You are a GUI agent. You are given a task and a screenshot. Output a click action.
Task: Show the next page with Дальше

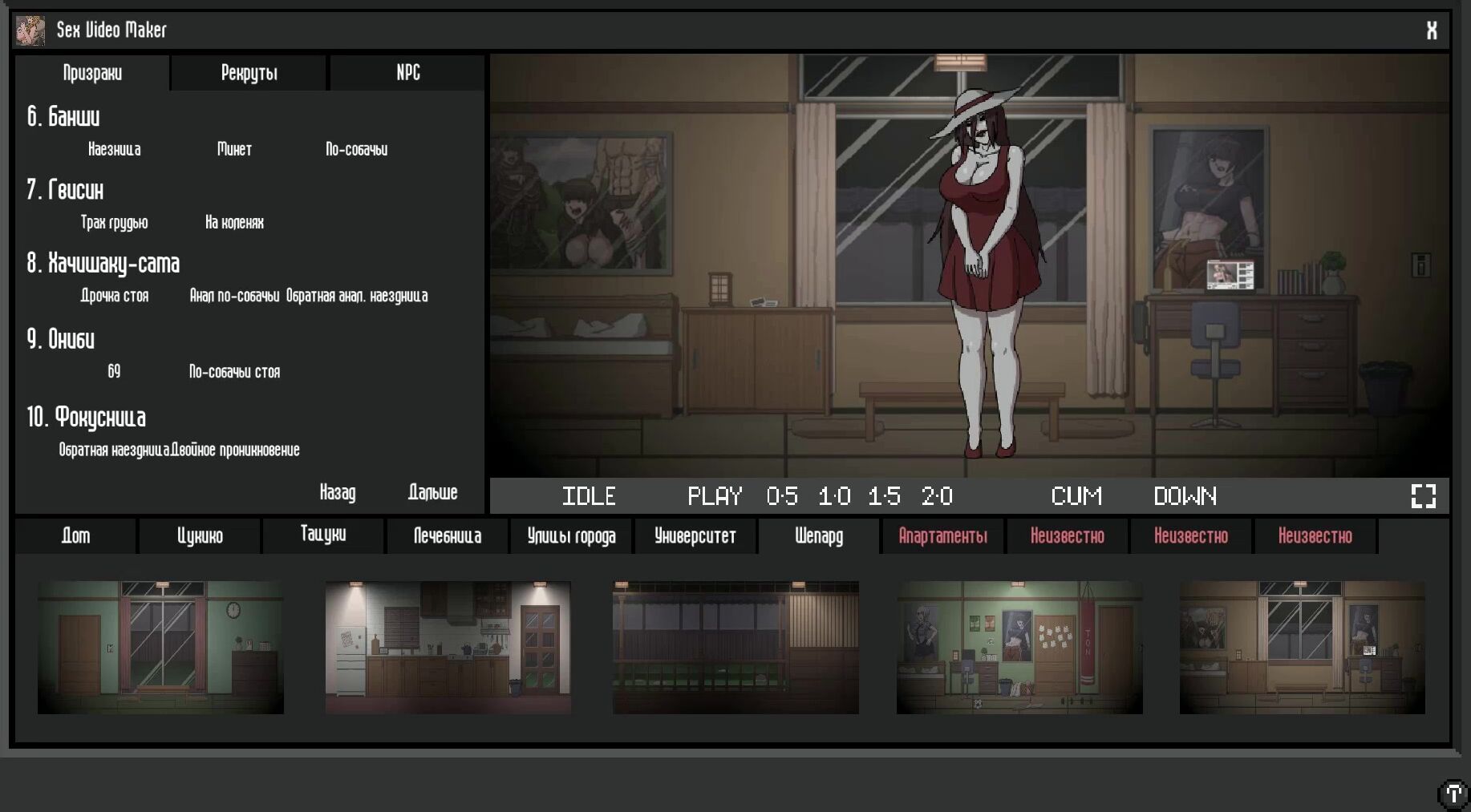pyautogui.click(x=432, y=492)
